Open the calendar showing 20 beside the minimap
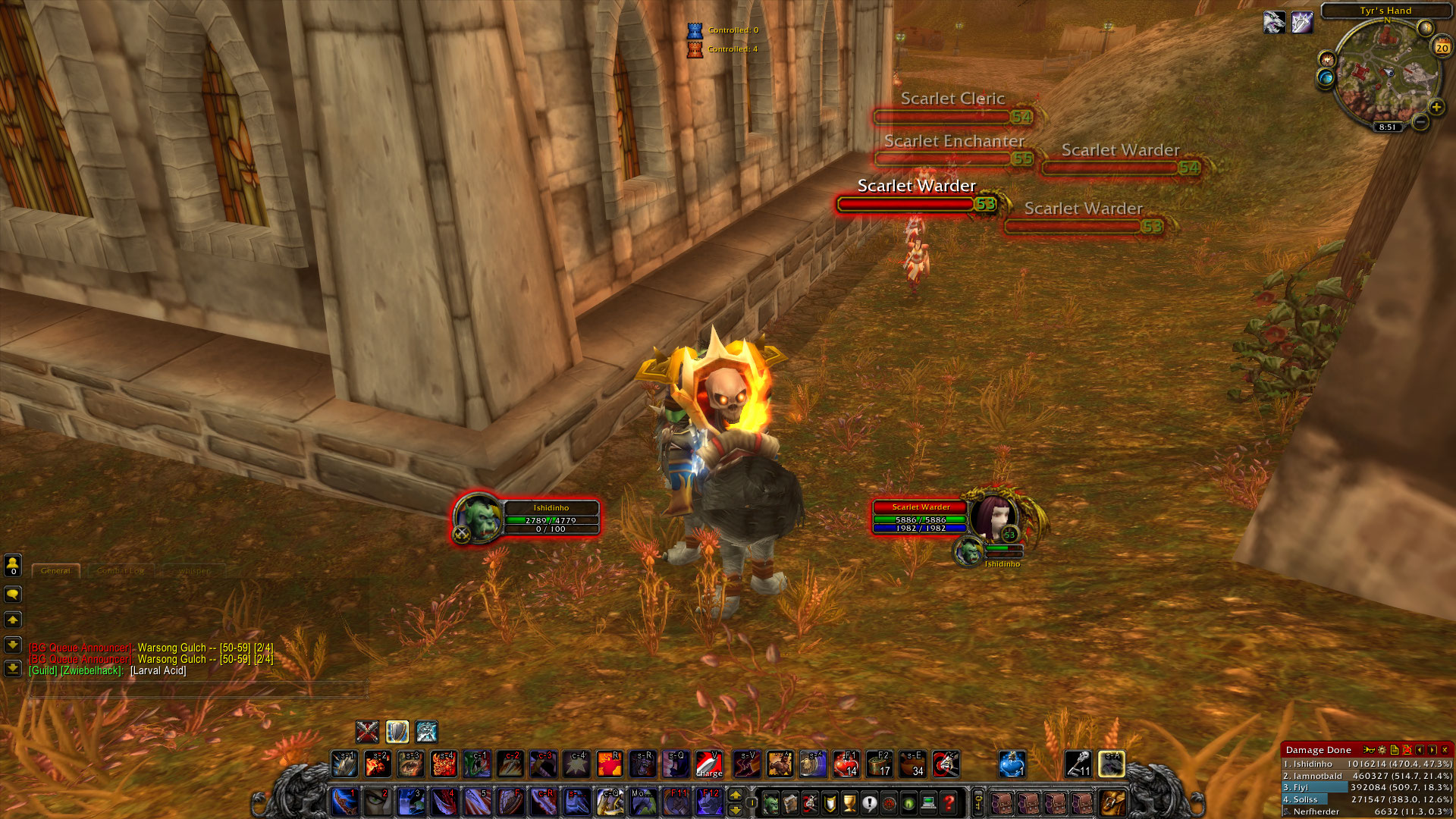 tap(1441, 48)
